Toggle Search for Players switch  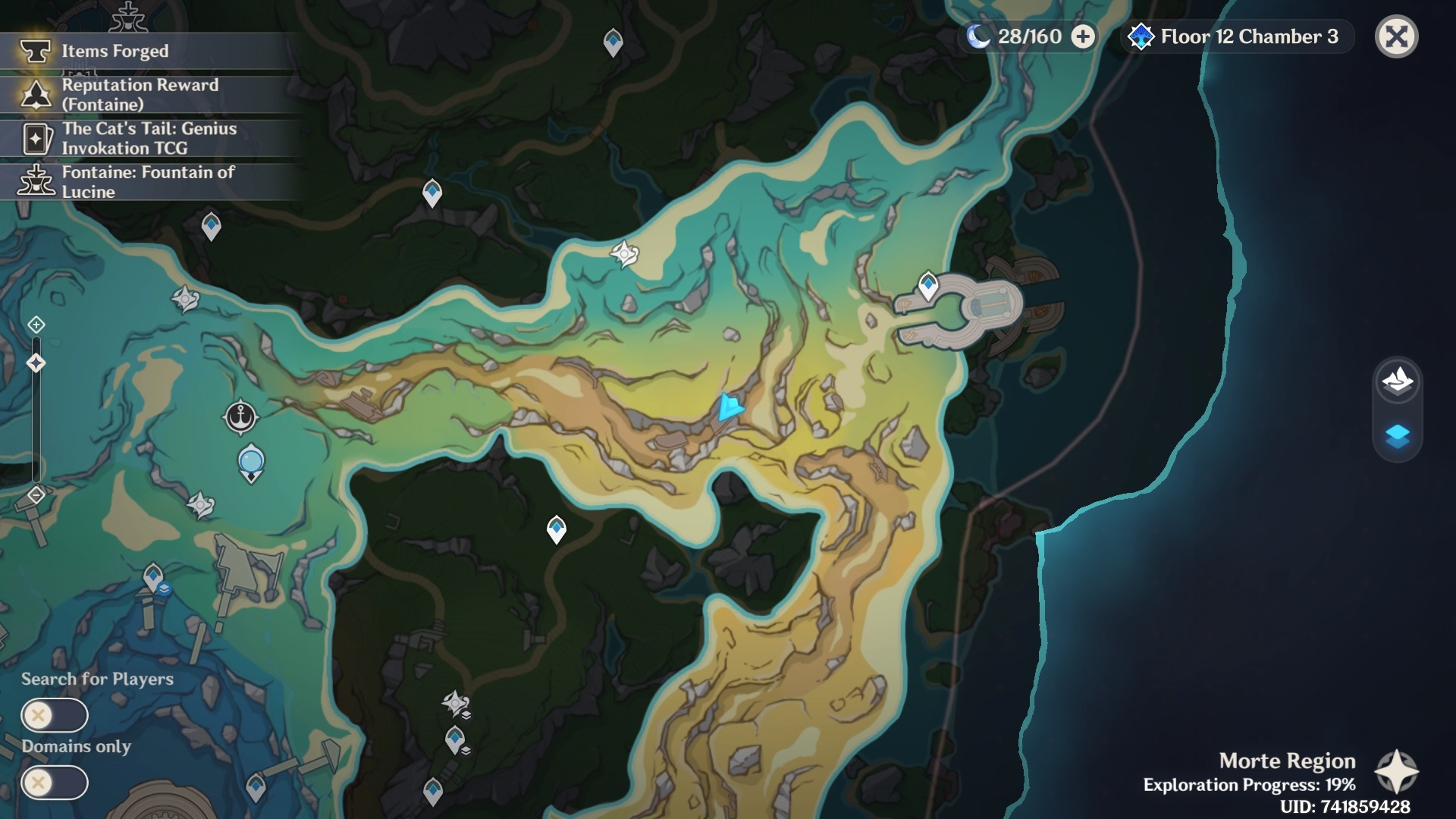point(55,715)
